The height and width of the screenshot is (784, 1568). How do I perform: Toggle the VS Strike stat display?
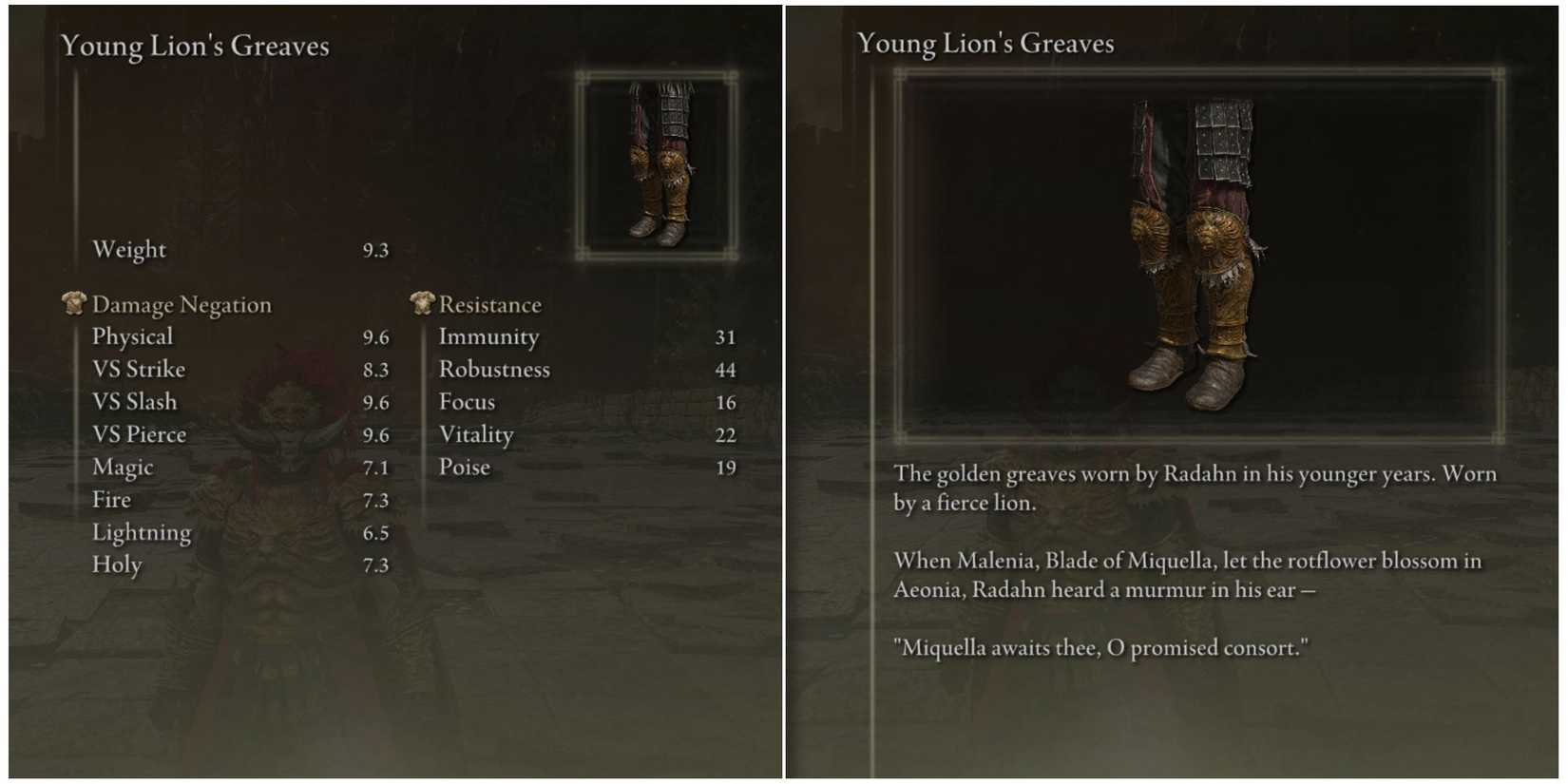[139, 369]
